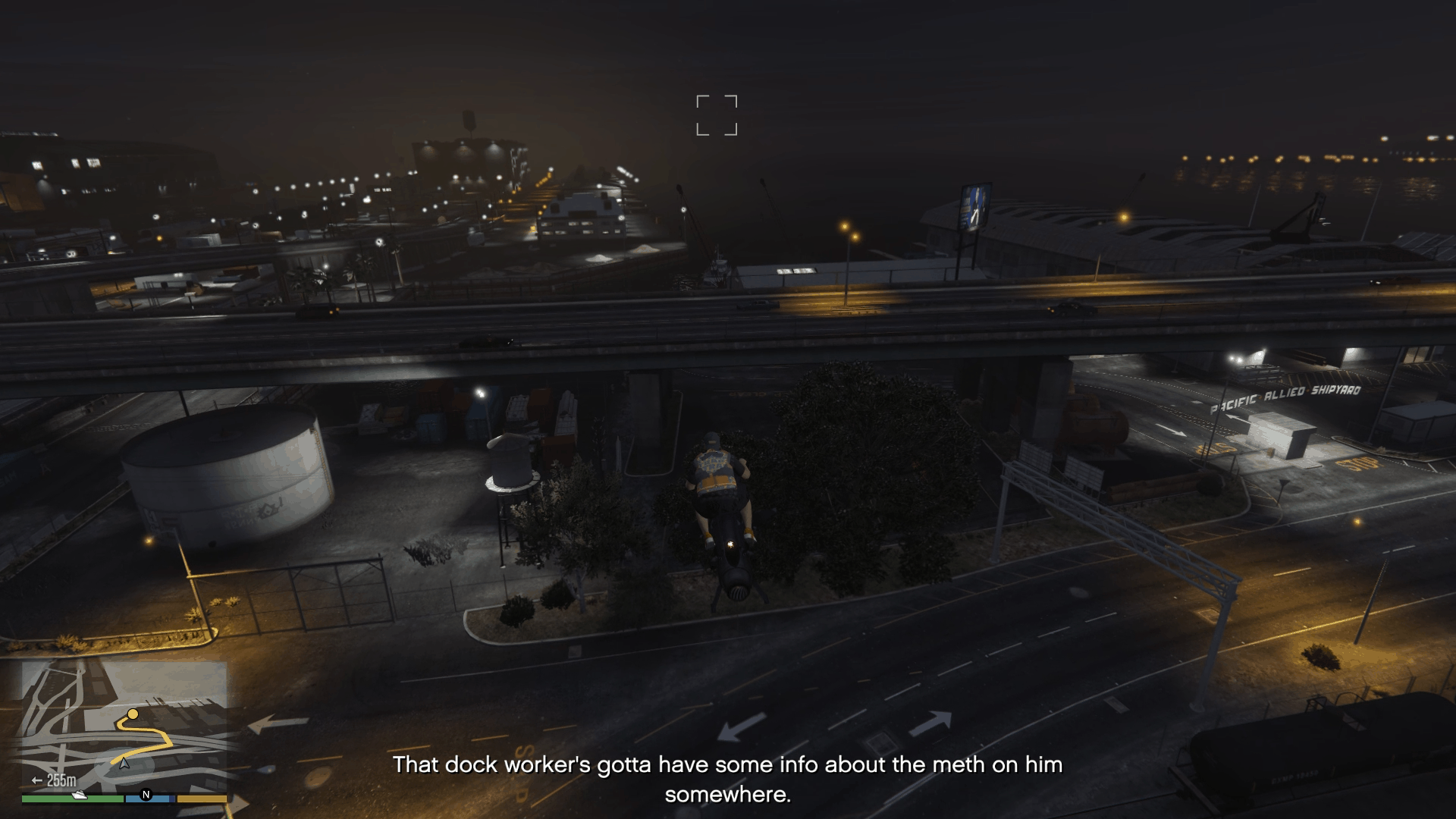The height and width of the screenshot is (819, 1456).
Task: Select the boat icon on the minimap
Action: 80,795
